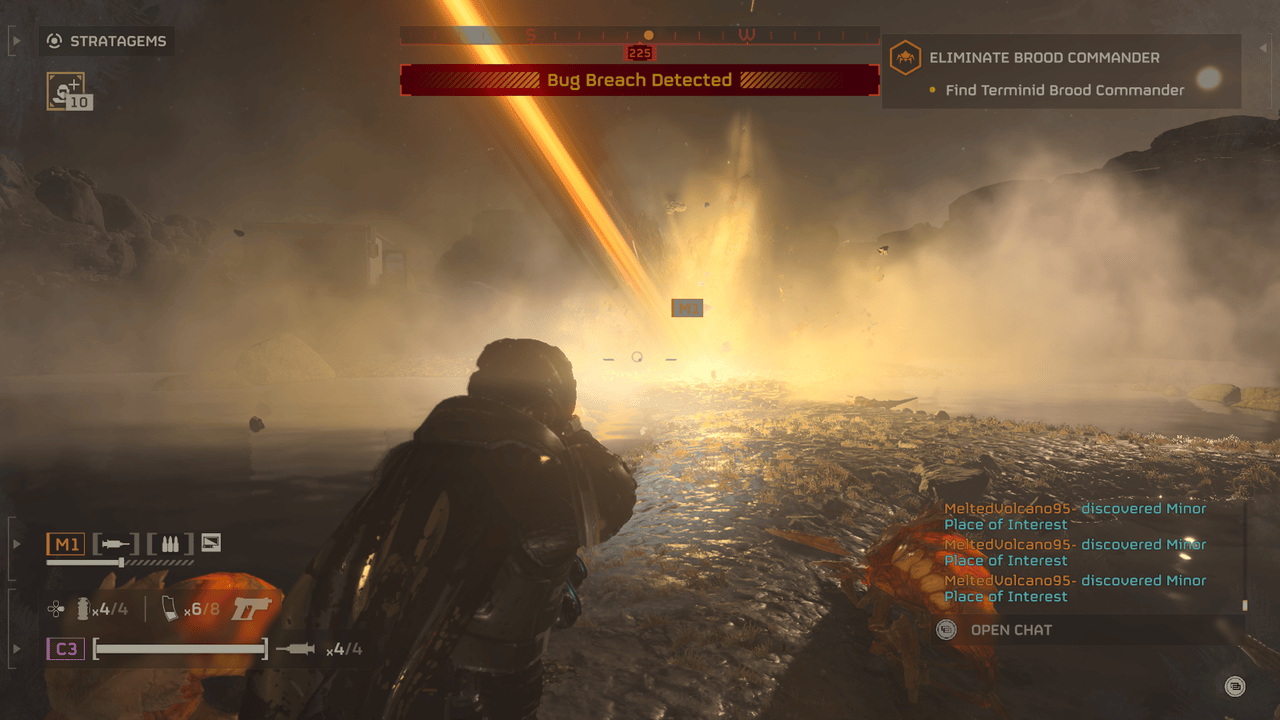Image resolution: width=1280 pixels, height=720 pixels.
Task: Click the three-bullets ammo icon beside M1
Action: [x=170, y=544]
